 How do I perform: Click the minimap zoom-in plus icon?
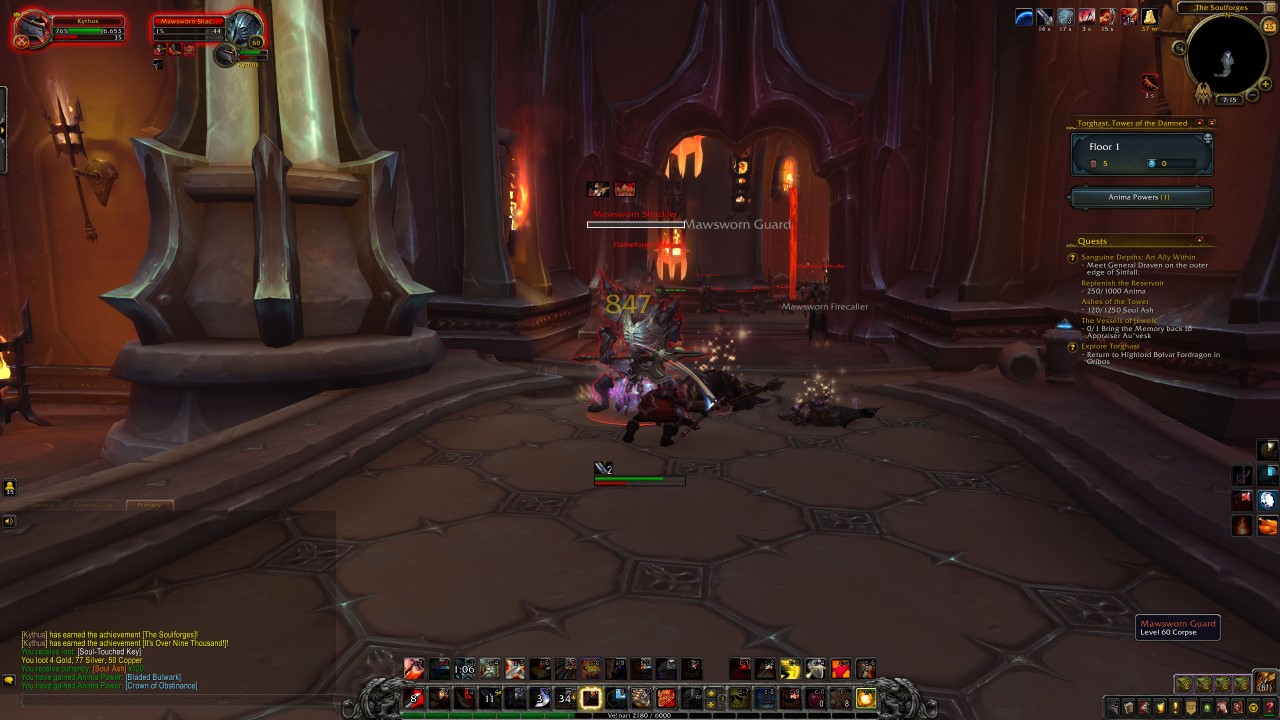pos(1265,83)
